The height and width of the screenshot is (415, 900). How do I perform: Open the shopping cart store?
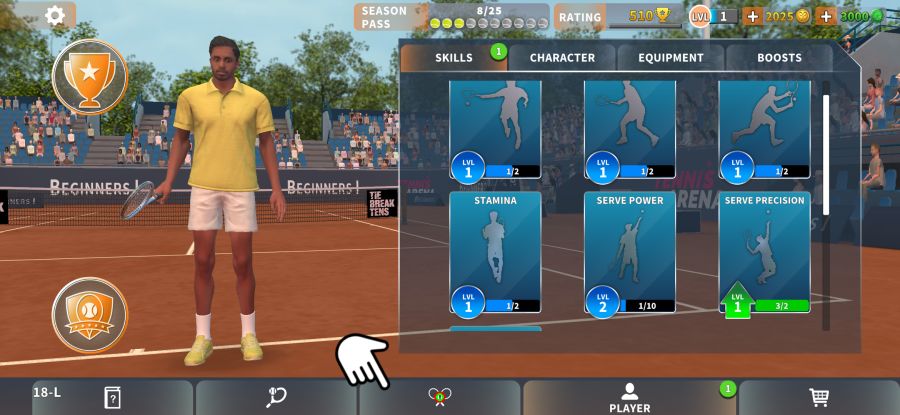819,397
